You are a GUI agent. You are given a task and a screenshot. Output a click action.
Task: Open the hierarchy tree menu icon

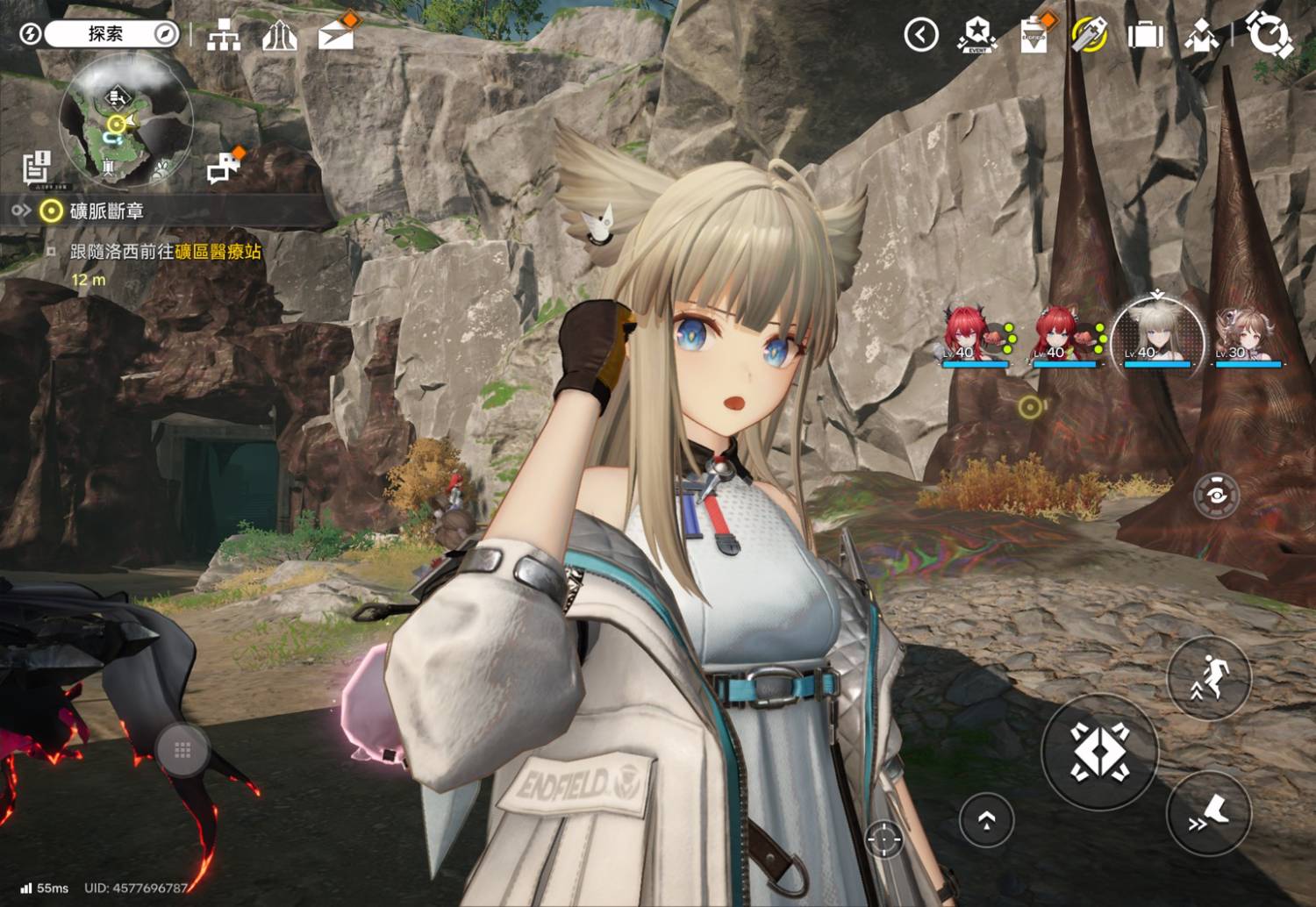point(224,35)
